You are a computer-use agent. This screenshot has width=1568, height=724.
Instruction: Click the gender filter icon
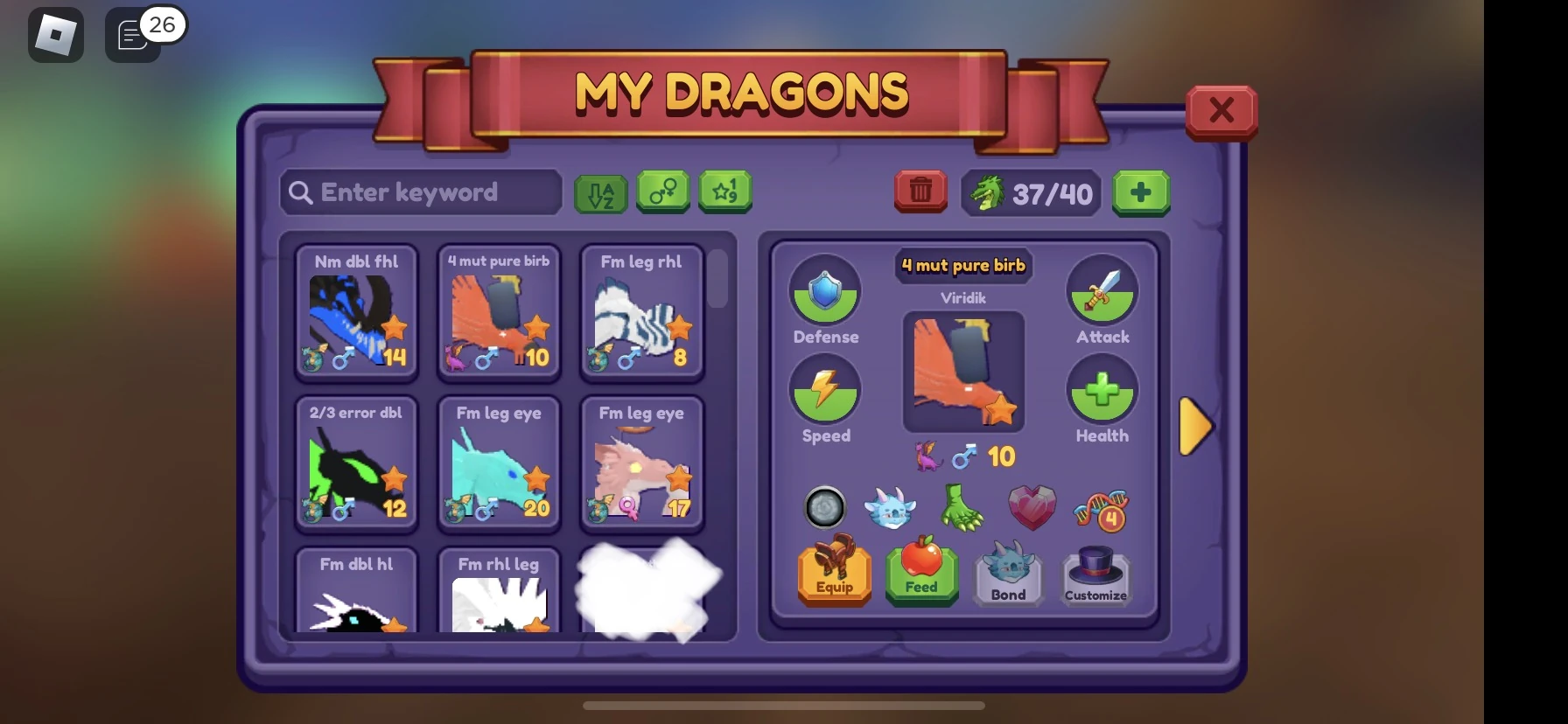[662, 192]
